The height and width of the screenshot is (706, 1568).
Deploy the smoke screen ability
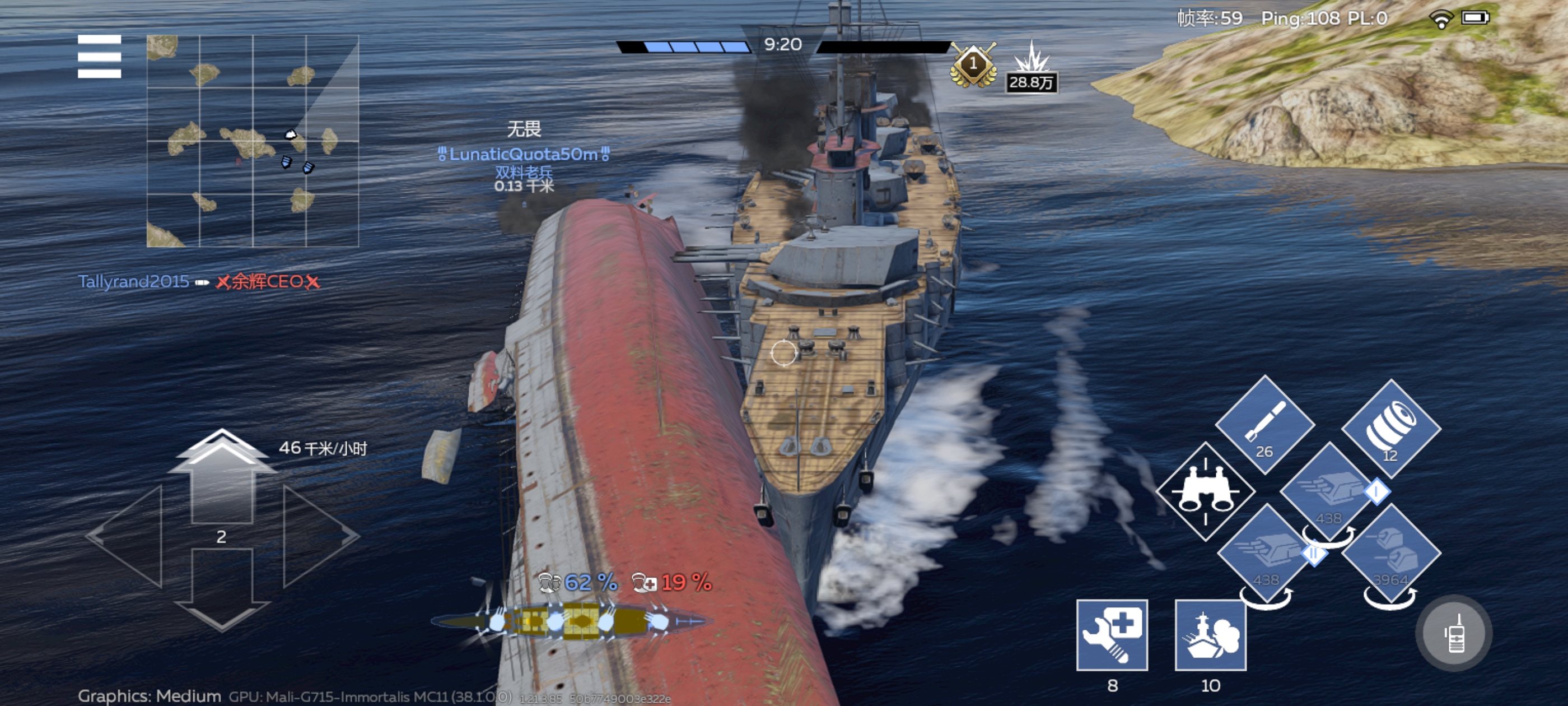[x=1210, y=635]
